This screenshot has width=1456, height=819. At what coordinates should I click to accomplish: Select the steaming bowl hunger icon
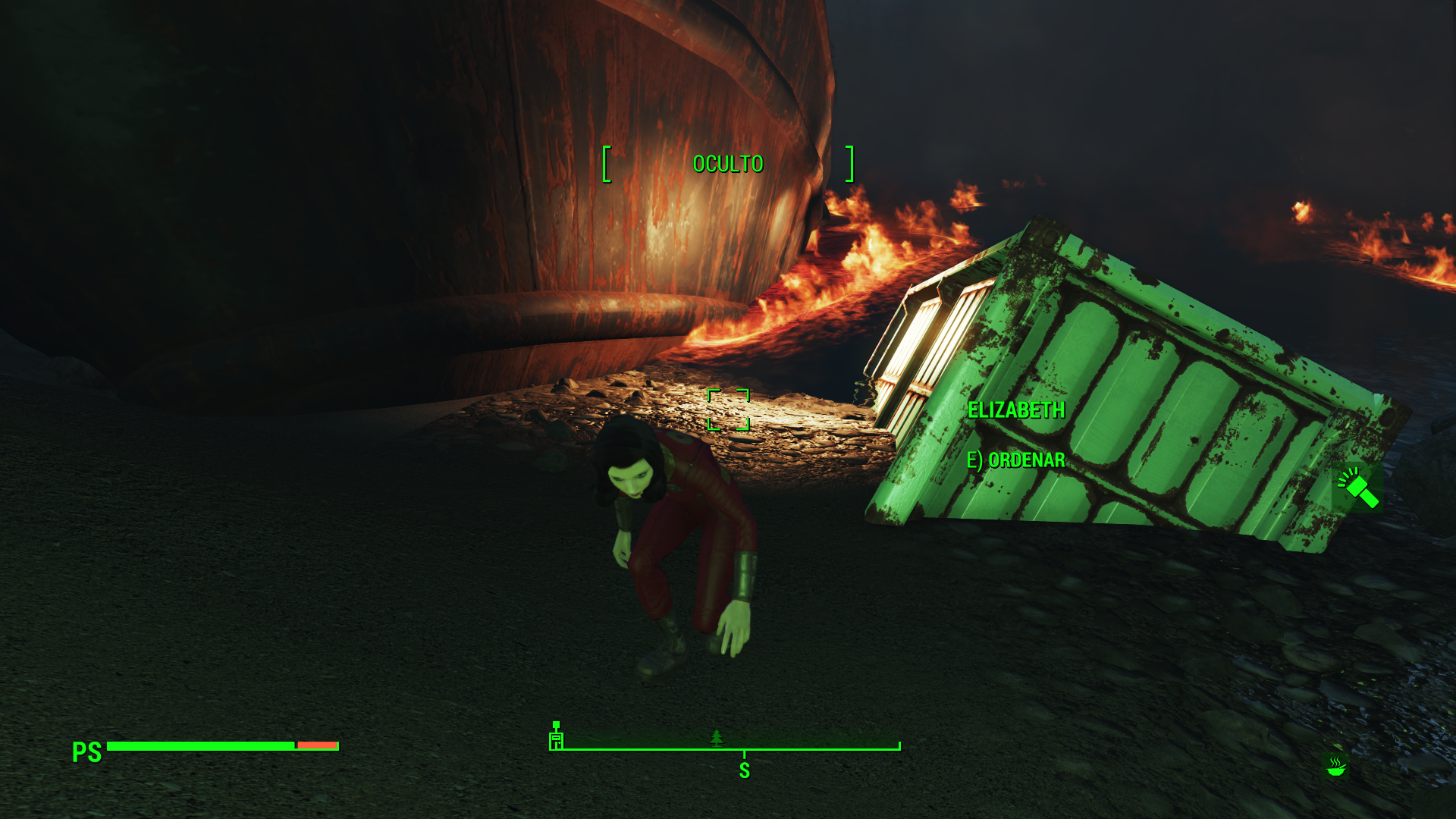click(1335, 767)
